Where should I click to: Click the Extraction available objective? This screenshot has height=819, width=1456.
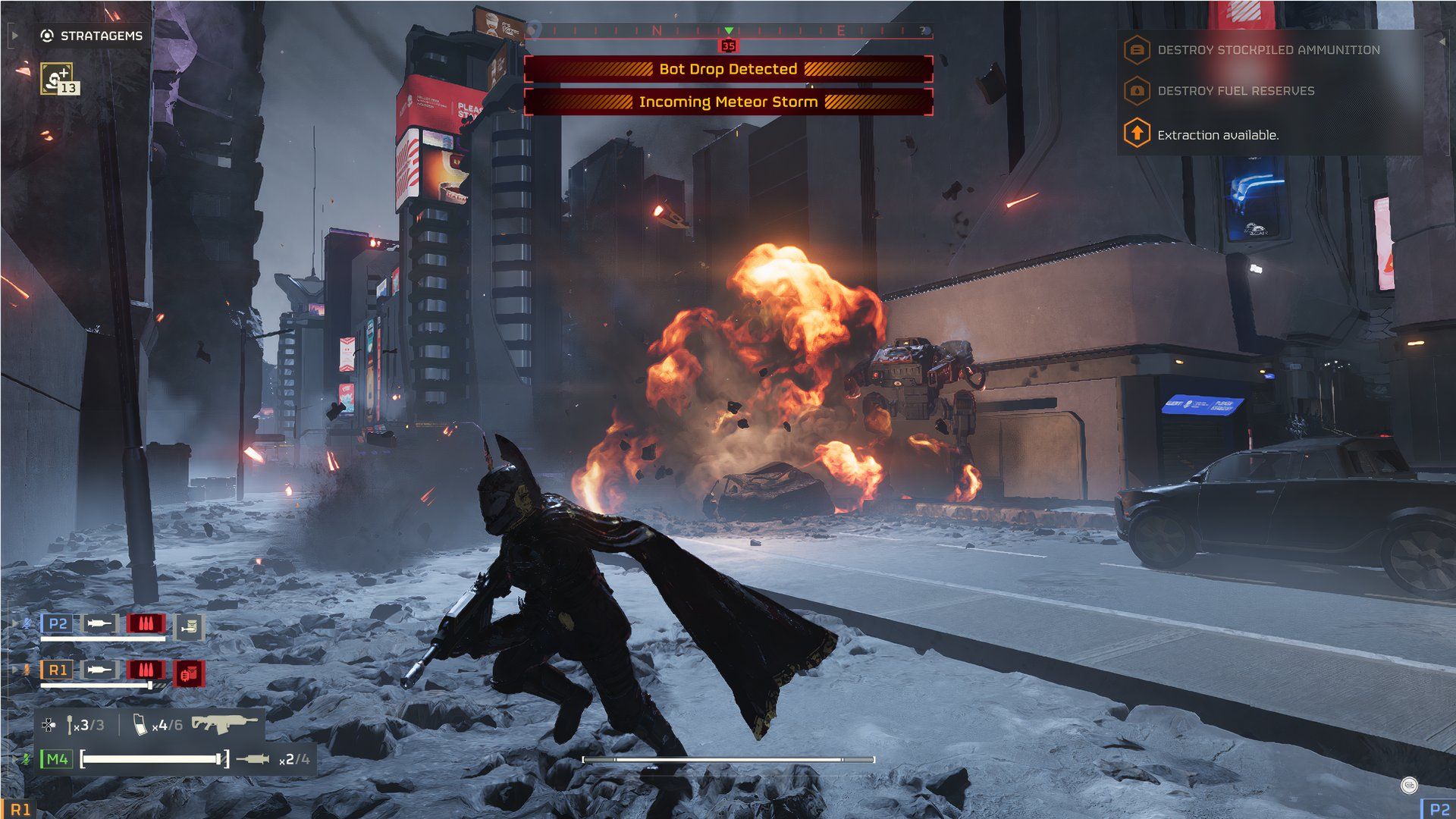pos(1217,135)
